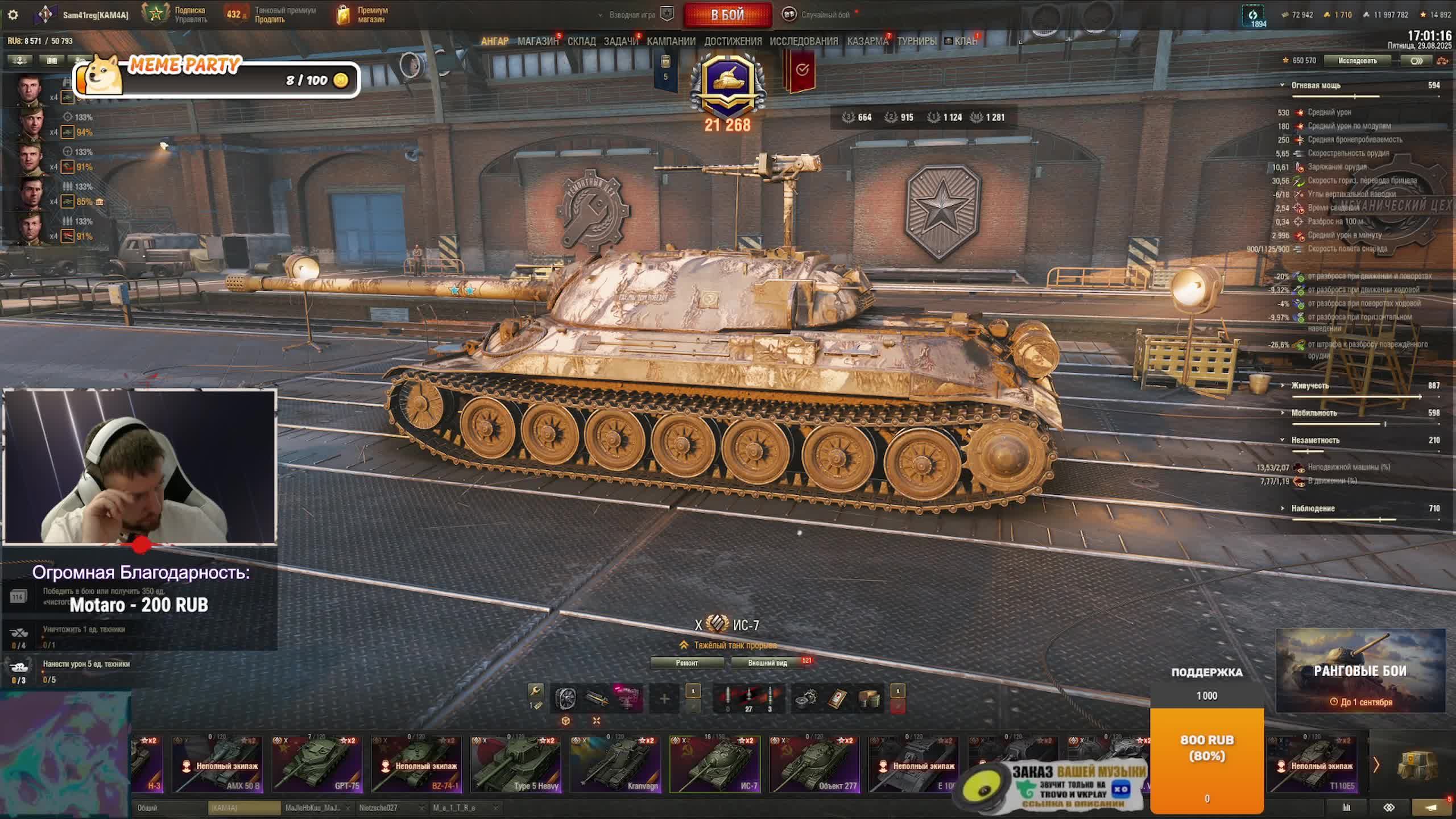Open the РАНГОВЫЕ БОИ ranked battles banner

point(1360,671)
